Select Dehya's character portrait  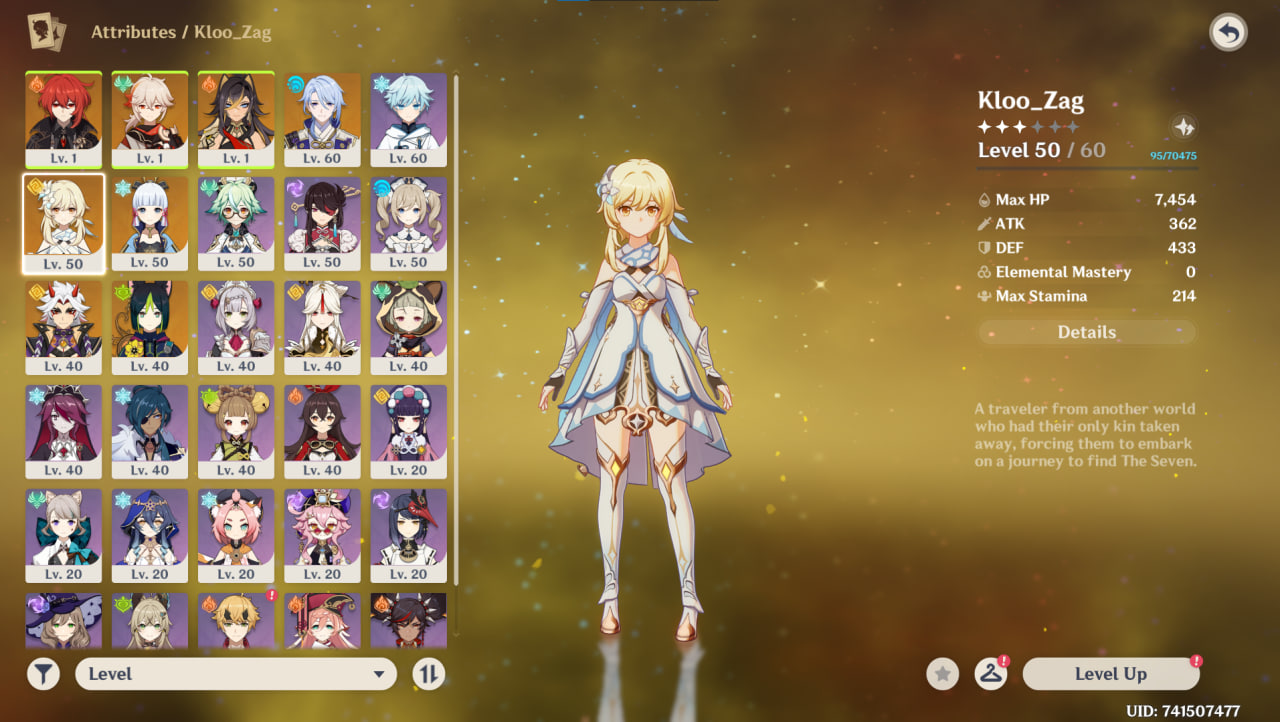coord(235,118)
